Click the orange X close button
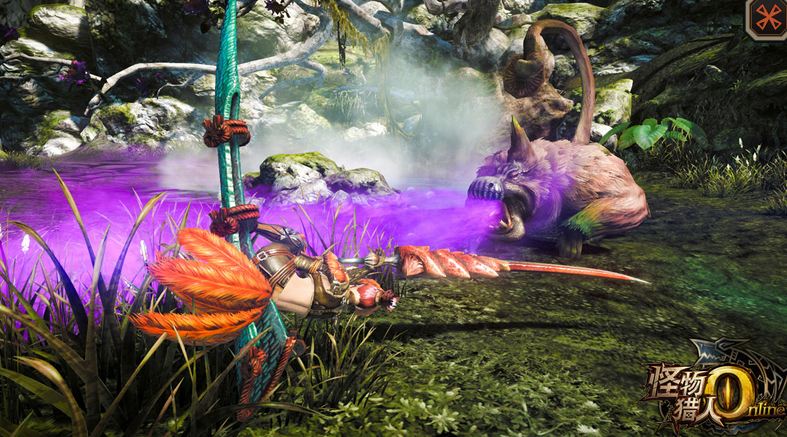 tap(767, 18)
